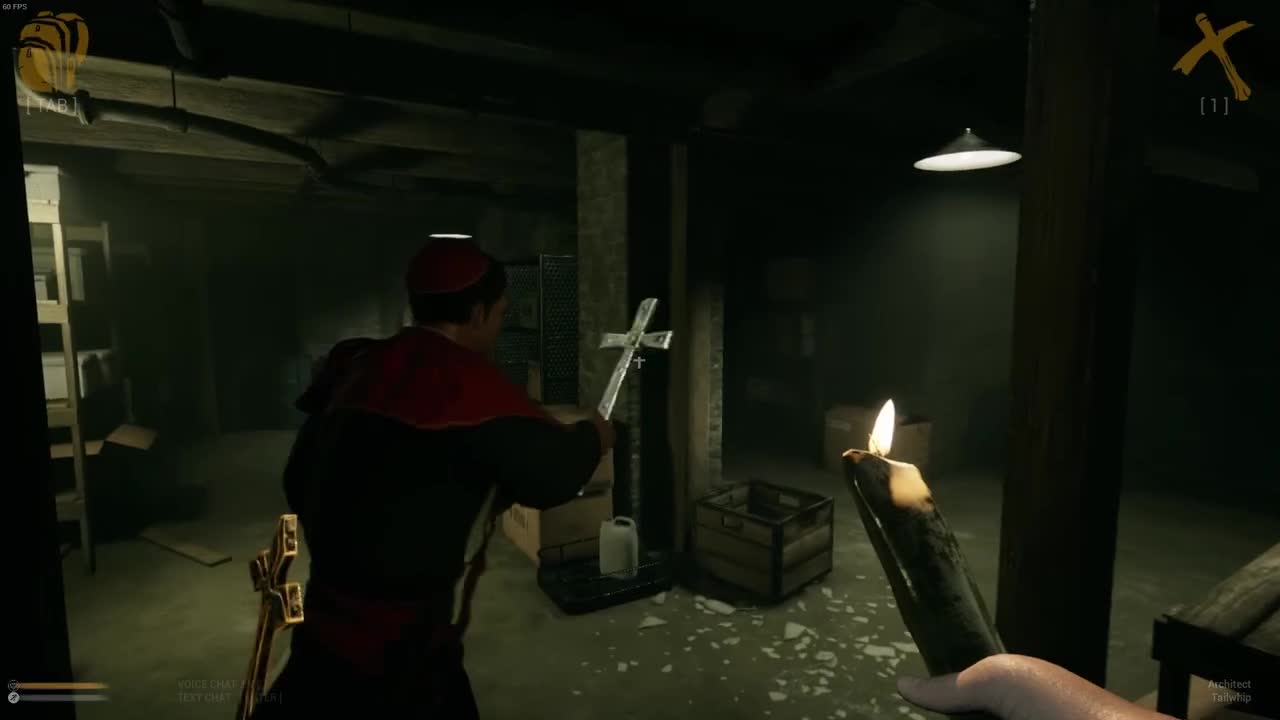1280x720 pixels.
Task: Click the 60 FPS counter
Action: (18, 7)
